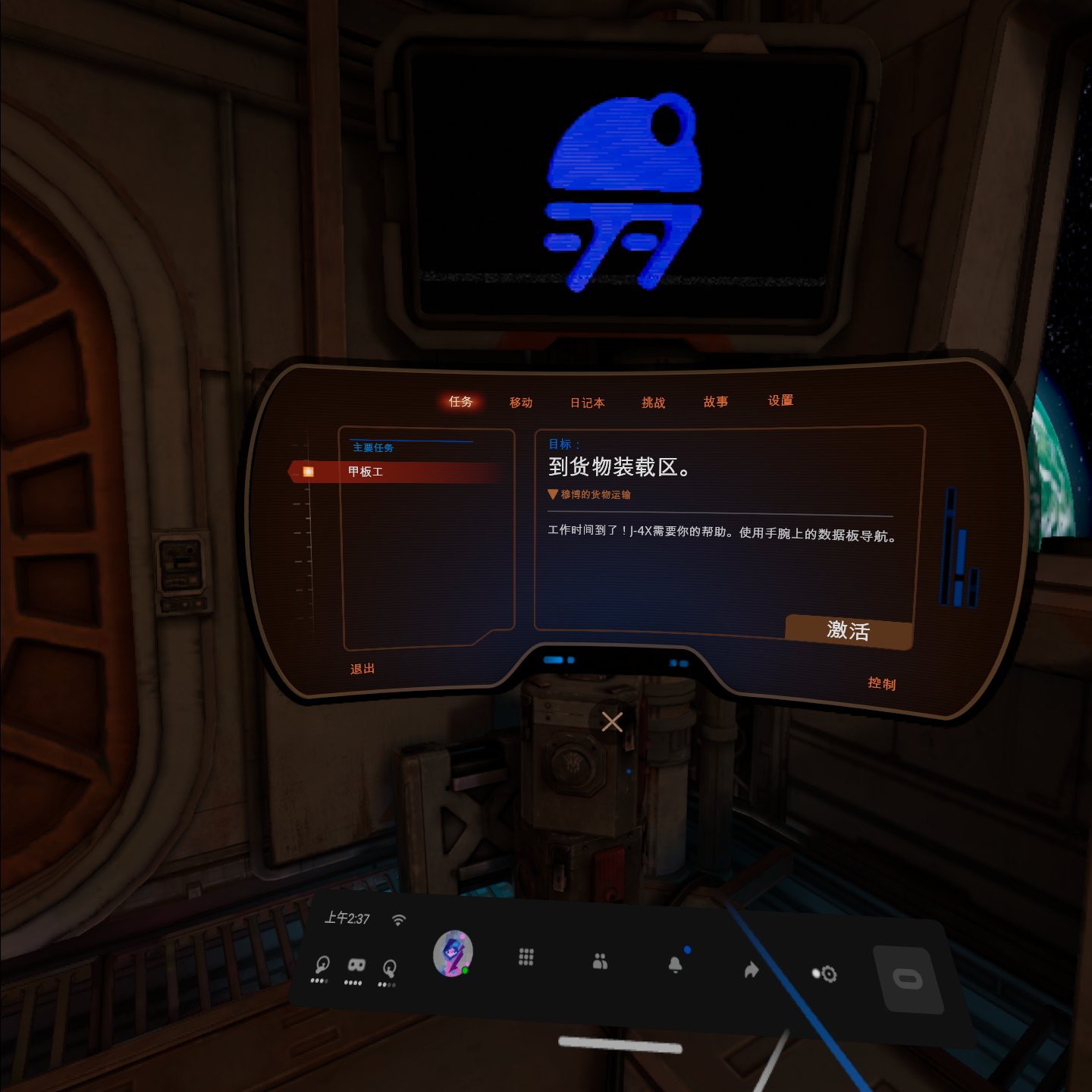Open the people icon
1092x1092 pixels.
[600, 962]
